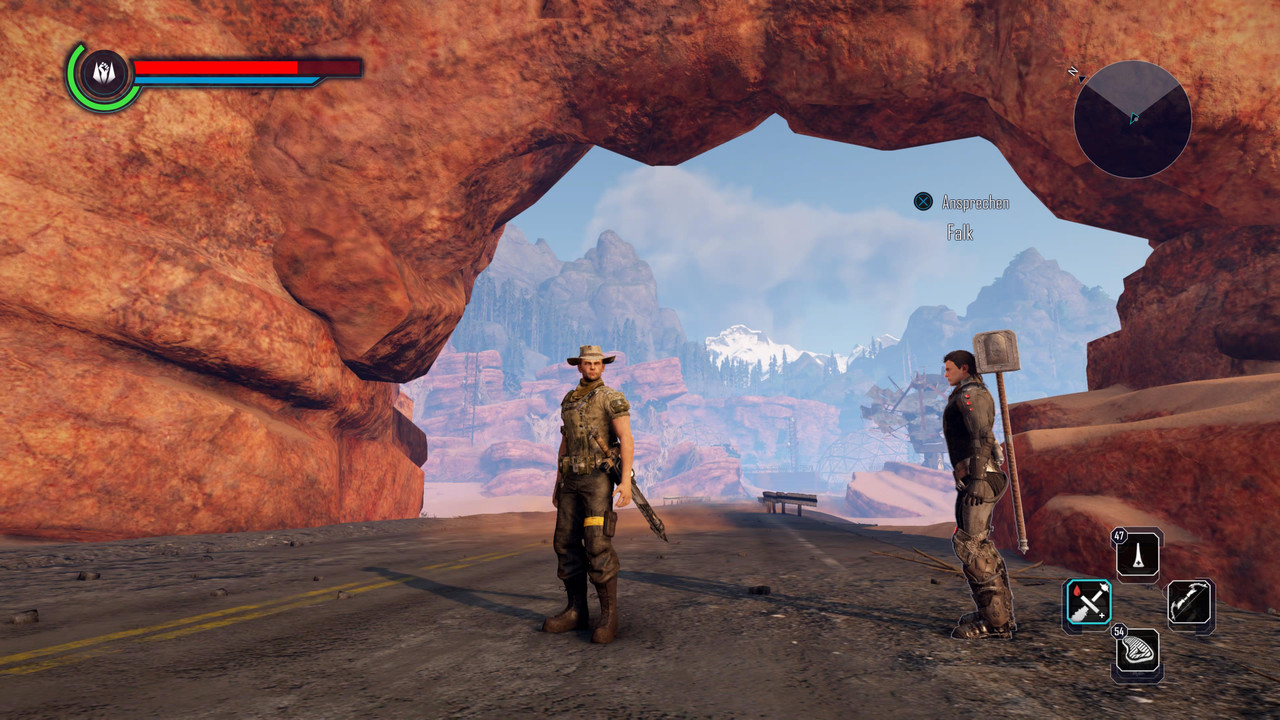Equip the bow from the quick slot
Image resolution: width=1280 pixels, height=720 pixels.
pyautogui.click(x=1190, y=604)
